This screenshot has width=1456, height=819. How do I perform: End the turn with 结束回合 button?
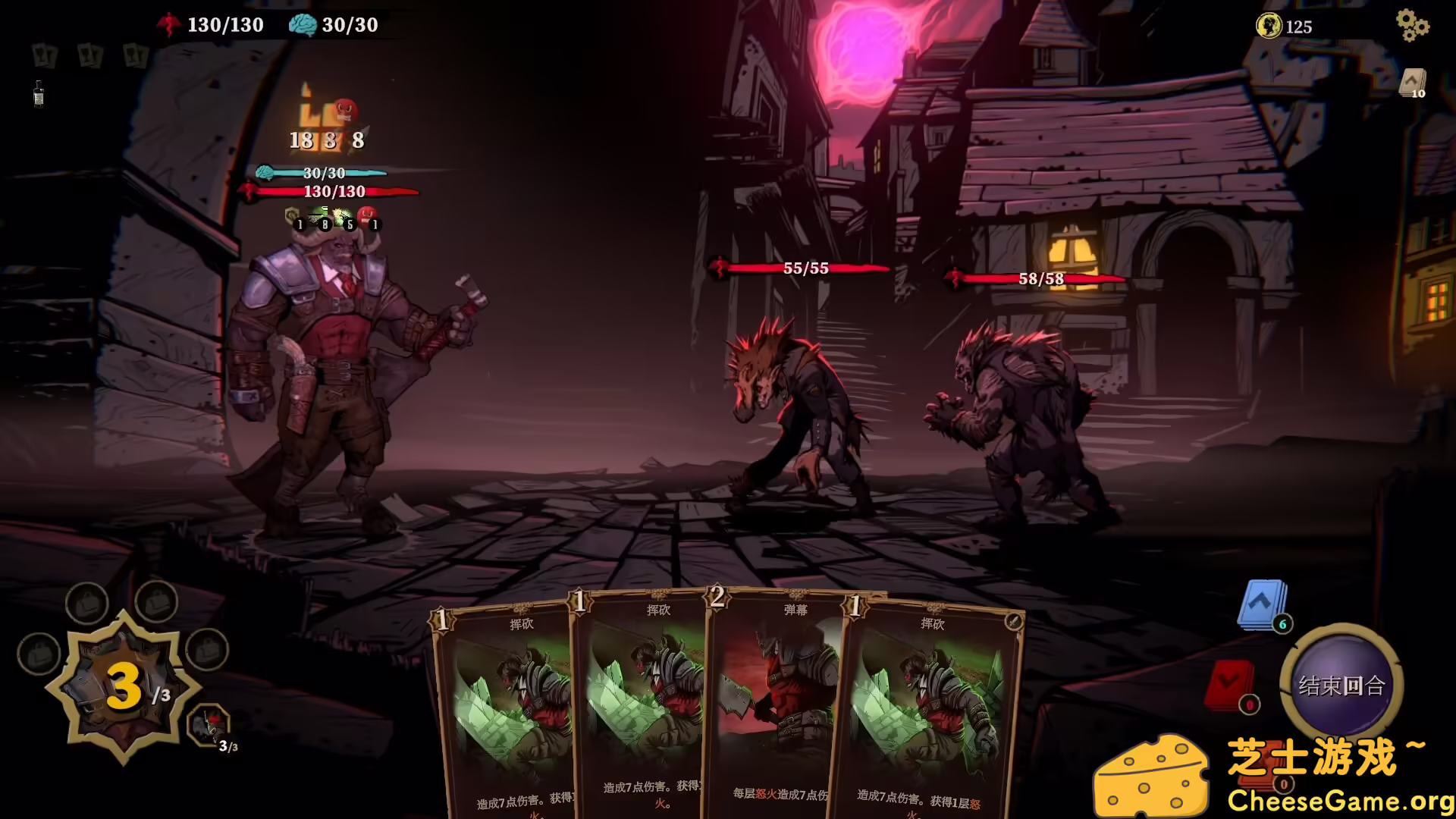click(1341, 686)
